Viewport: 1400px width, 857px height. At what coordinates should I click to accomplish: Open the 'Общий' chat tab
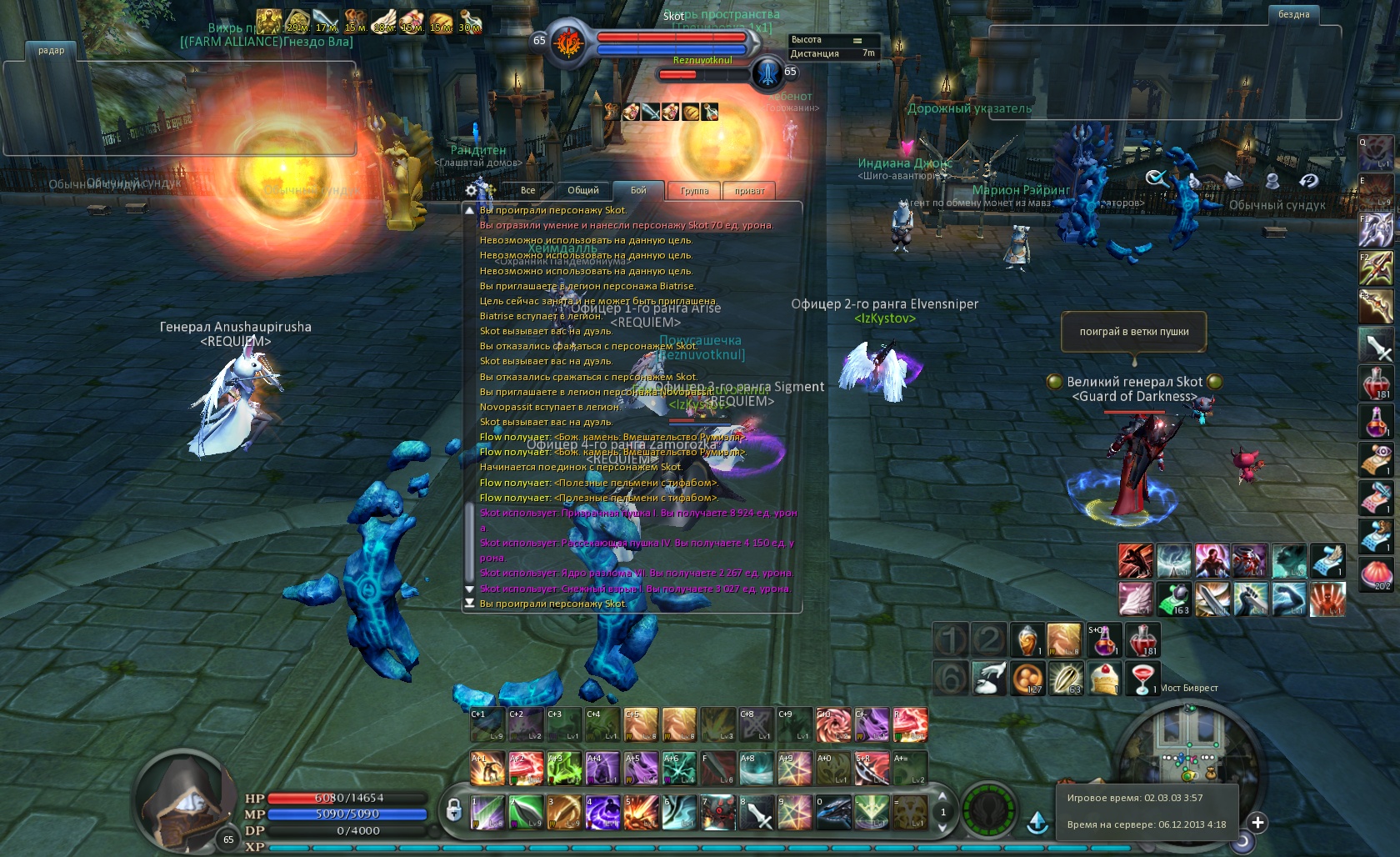click(582, 191)
